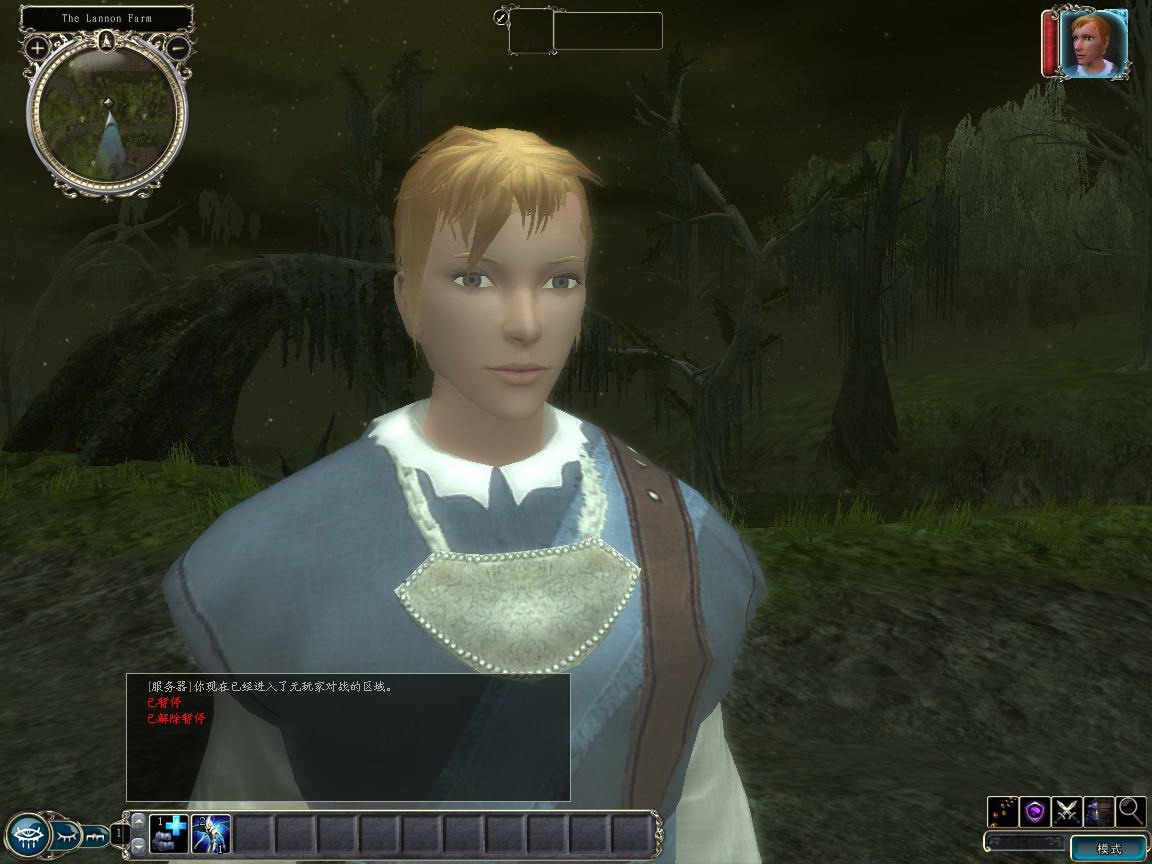The width and height of the screenshot is (1152, 864).
Task: Toggle the purple shield mode icon
Action: tap(1035, 811)
